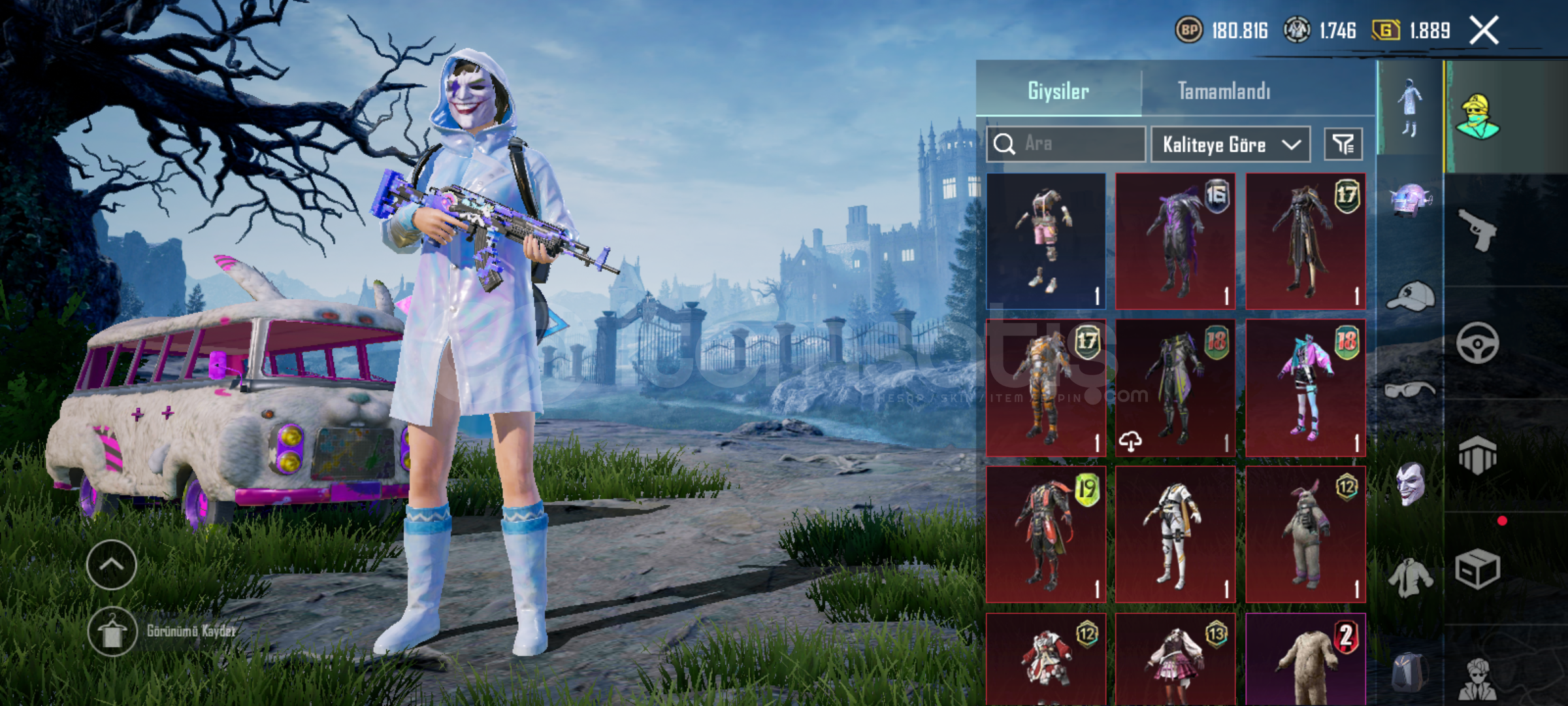This screenshot has height=706, width=1568.
Task: Open the pistol weapons category
Action: pos(1477,229)
